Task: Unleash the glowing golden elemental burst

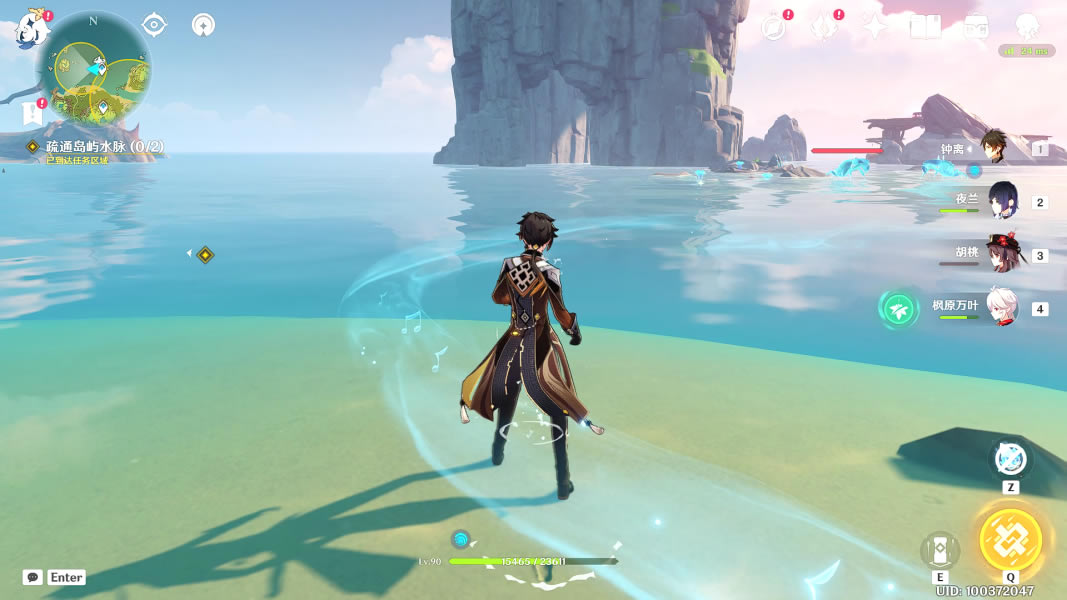Action: (x=1011, y=540)
